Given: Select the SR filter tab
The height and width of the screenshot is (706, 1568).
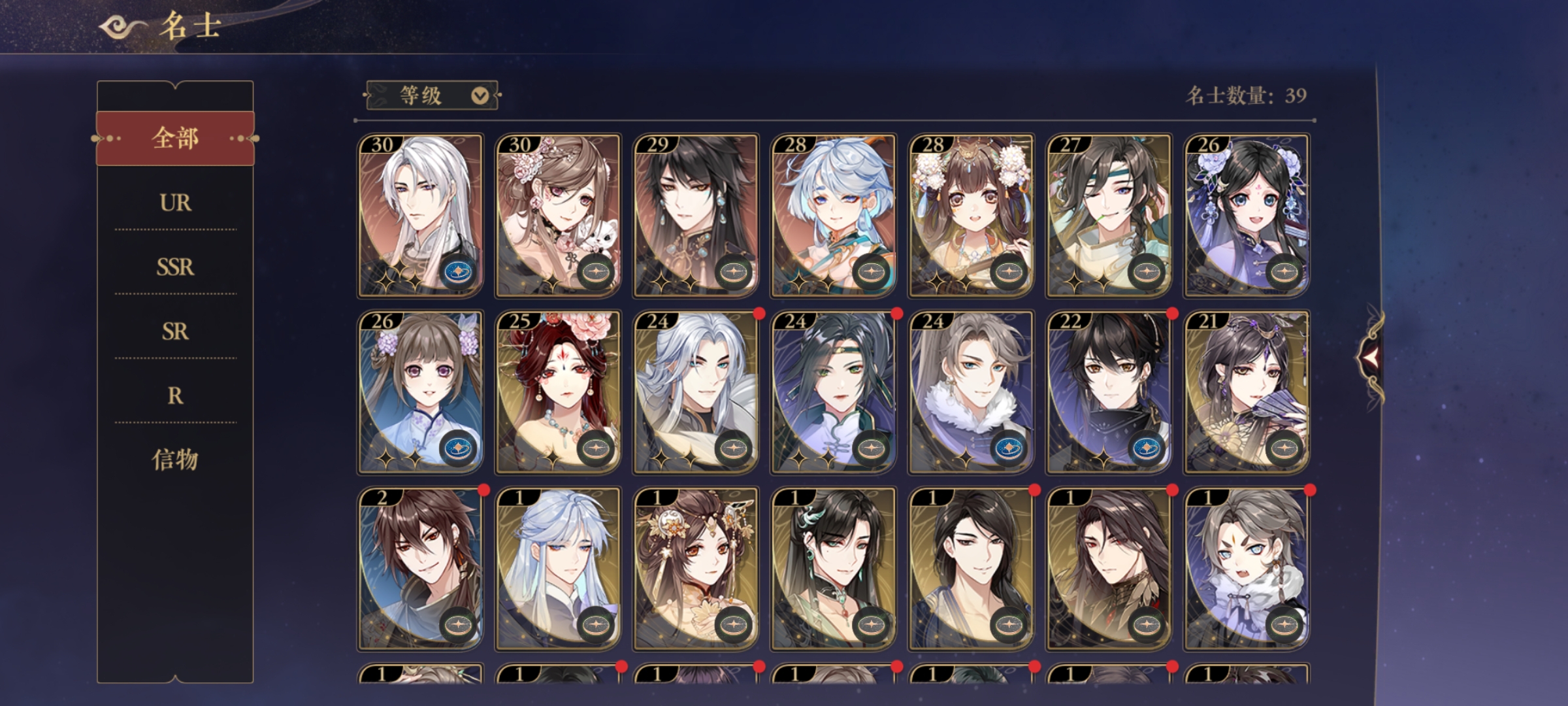Looking at the screenshot, I should (175, 331).
